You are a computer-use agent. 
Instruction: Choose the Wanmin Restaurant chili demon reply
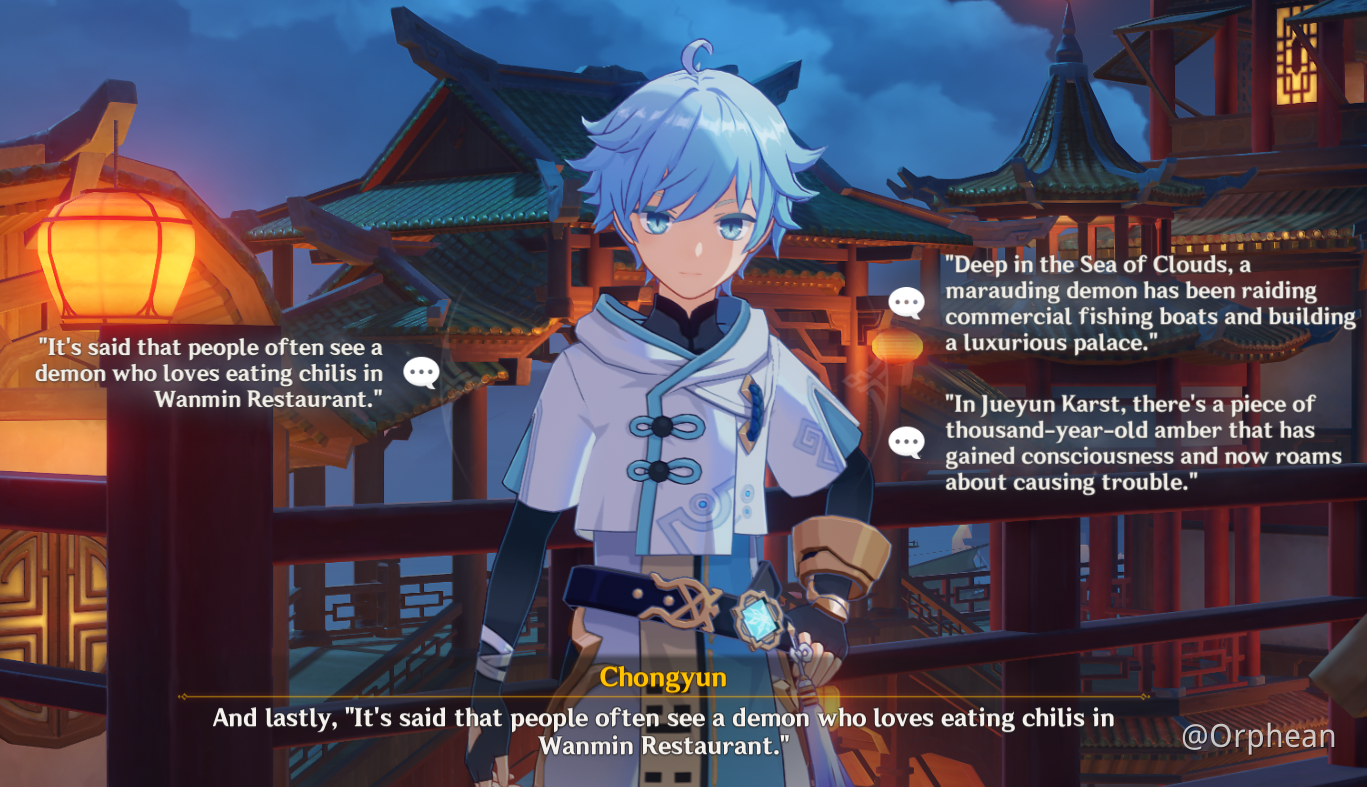(210, 373)
